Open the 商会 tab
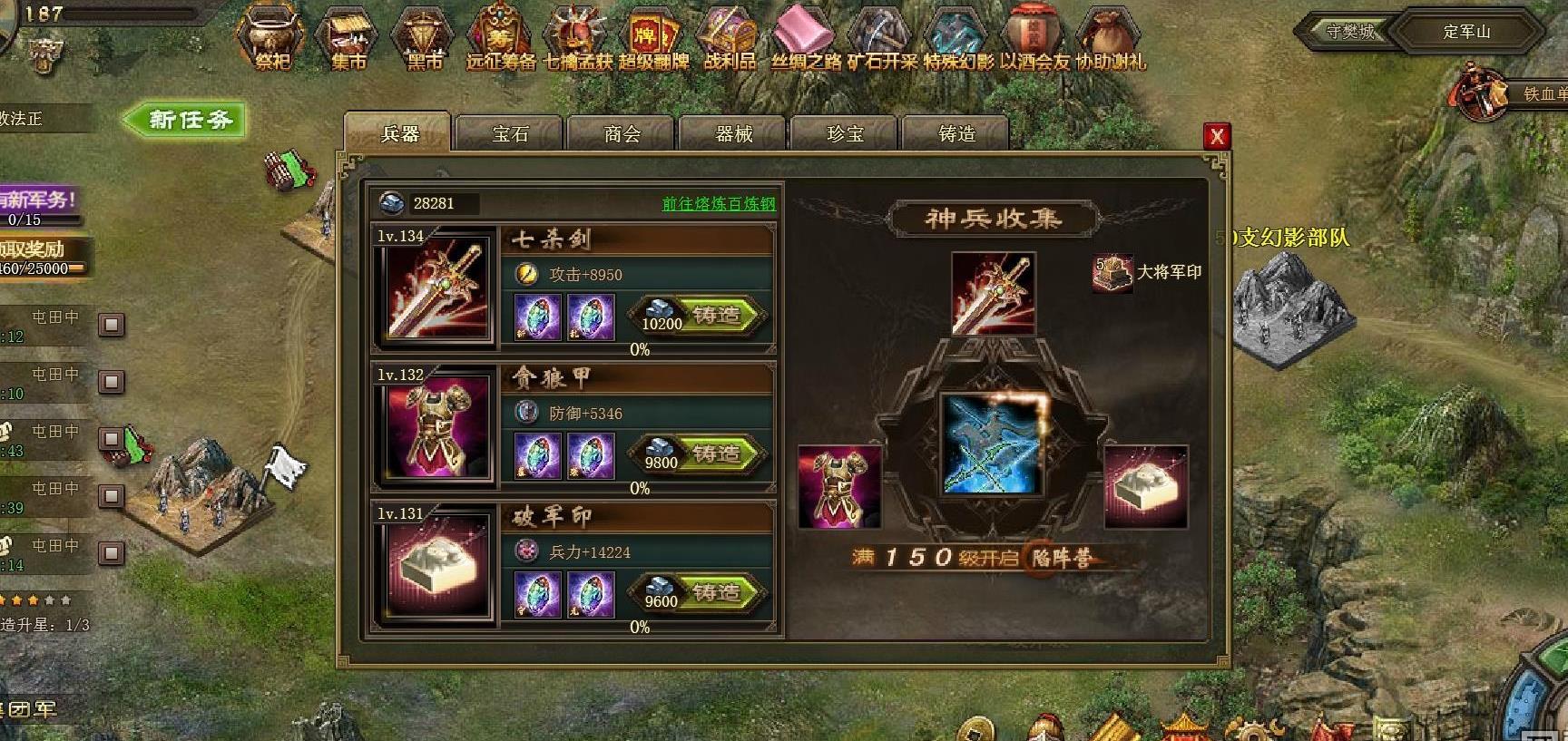This screenshot has height=741, width=1568. (622, 134)
